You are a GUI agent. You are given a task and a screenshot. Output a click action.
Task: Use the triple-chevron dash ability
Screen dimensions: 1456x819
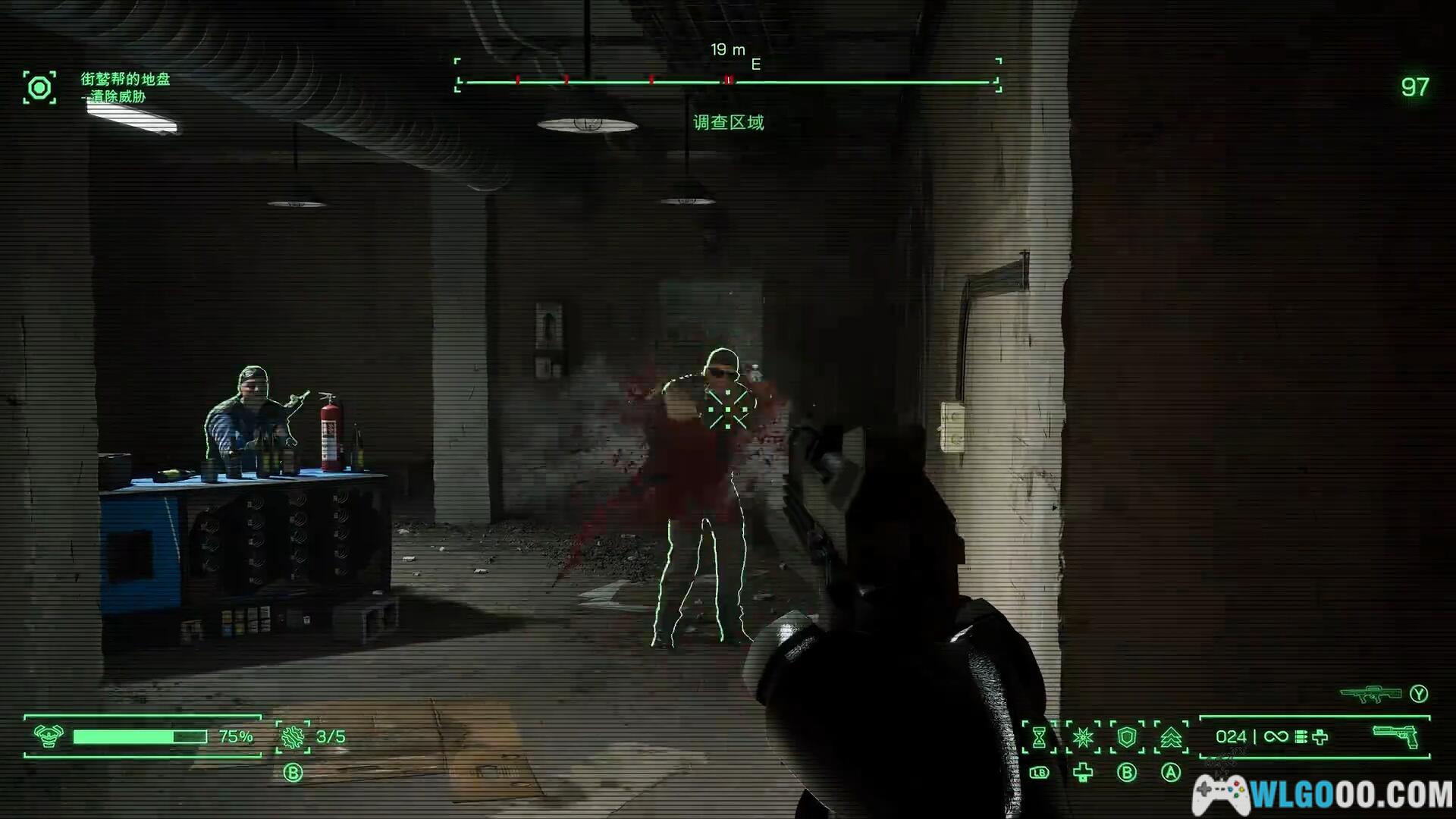1171,737
